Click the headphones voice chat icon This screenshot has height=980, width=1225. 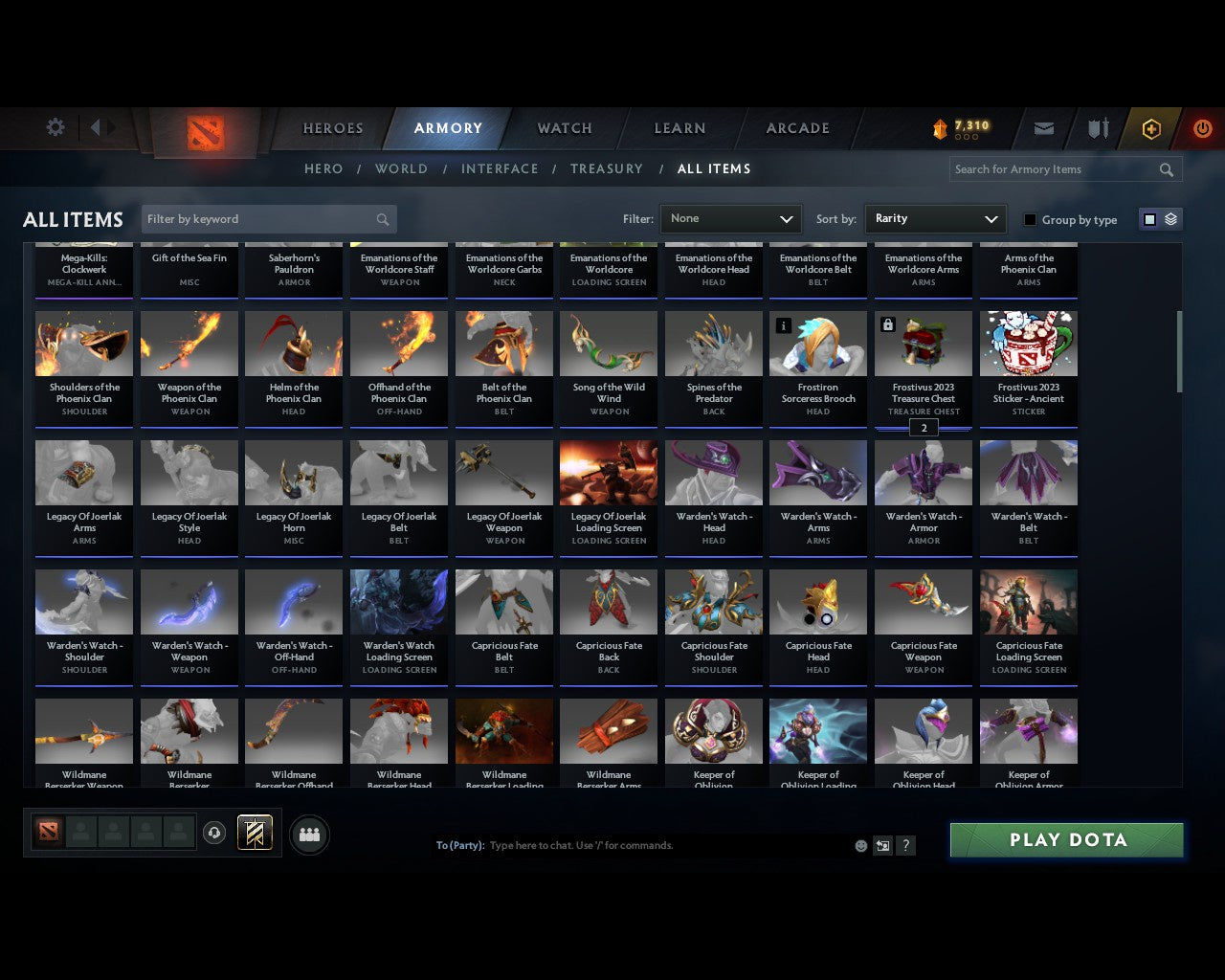tap(214, 833)
